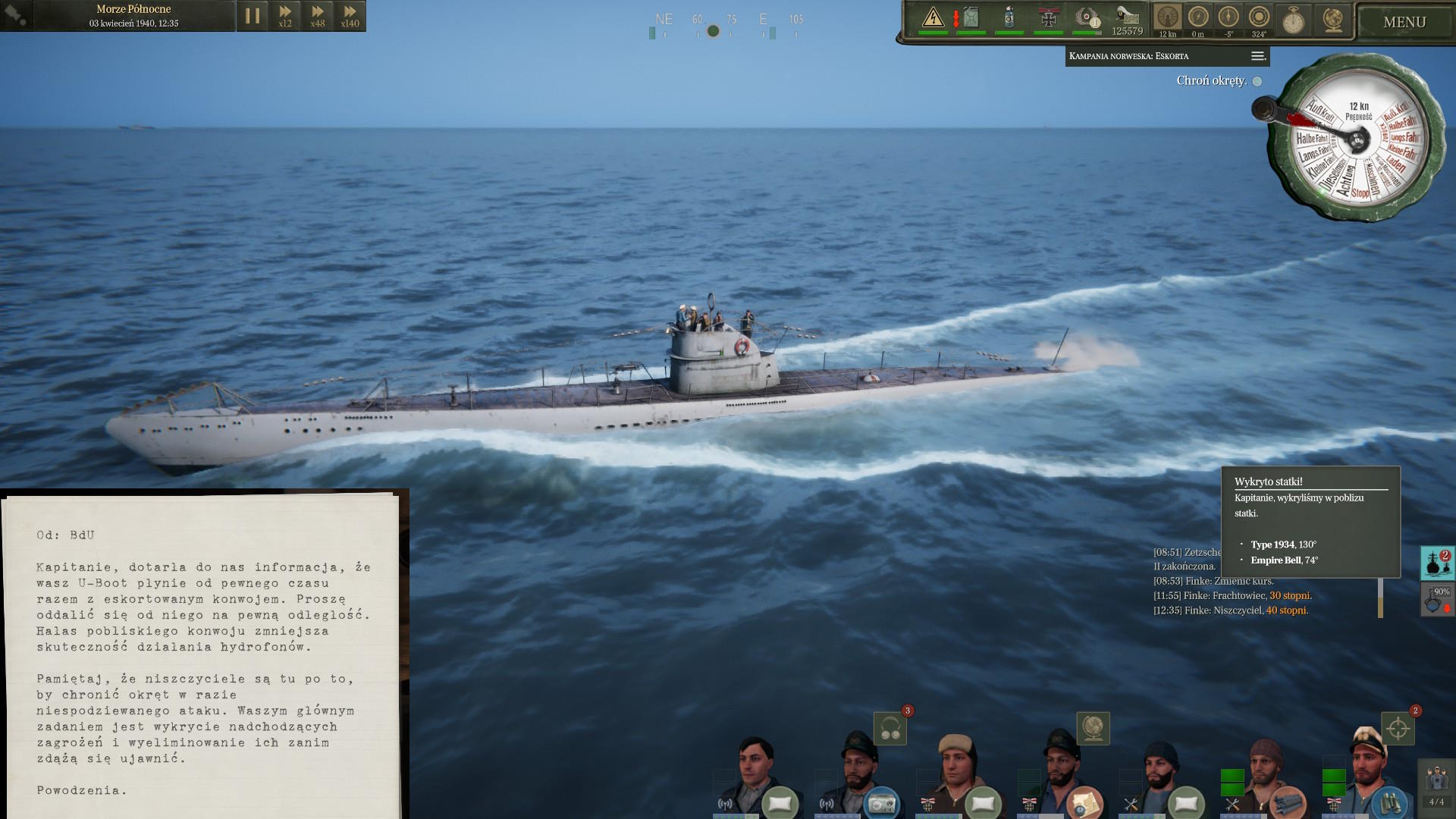Screen dimensions: 1456x819
Task: Pause the game time
Action: point(253,16)
